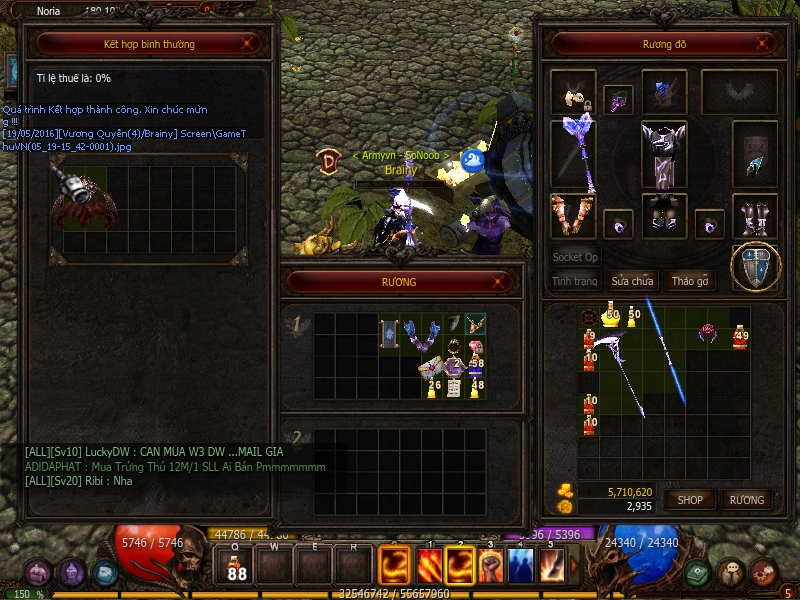Click the Sửa chữa repair button
The image size is (800, 600).
pos(632,281)
